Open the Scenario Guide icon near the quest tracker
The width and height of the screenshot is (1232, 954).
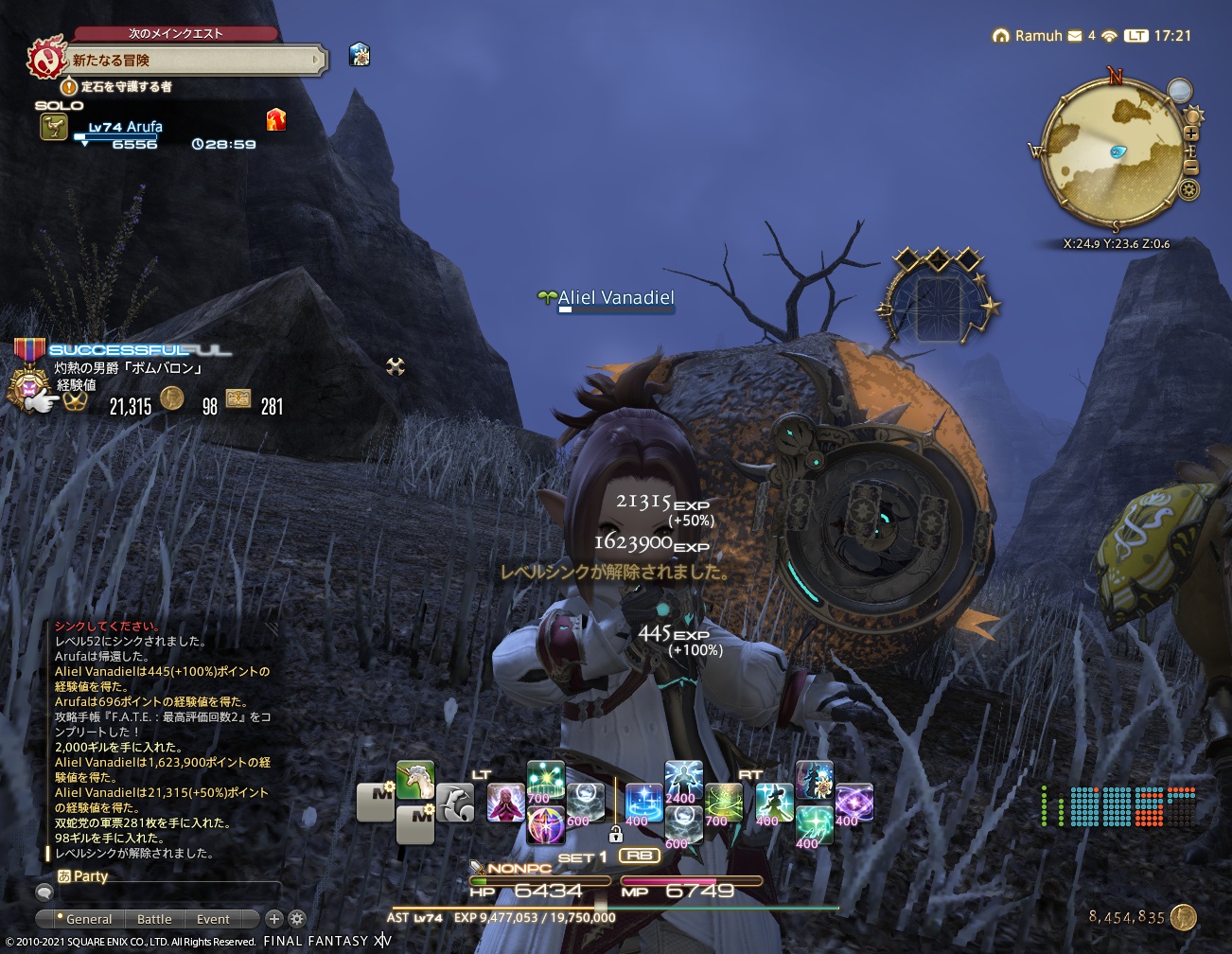358,55
